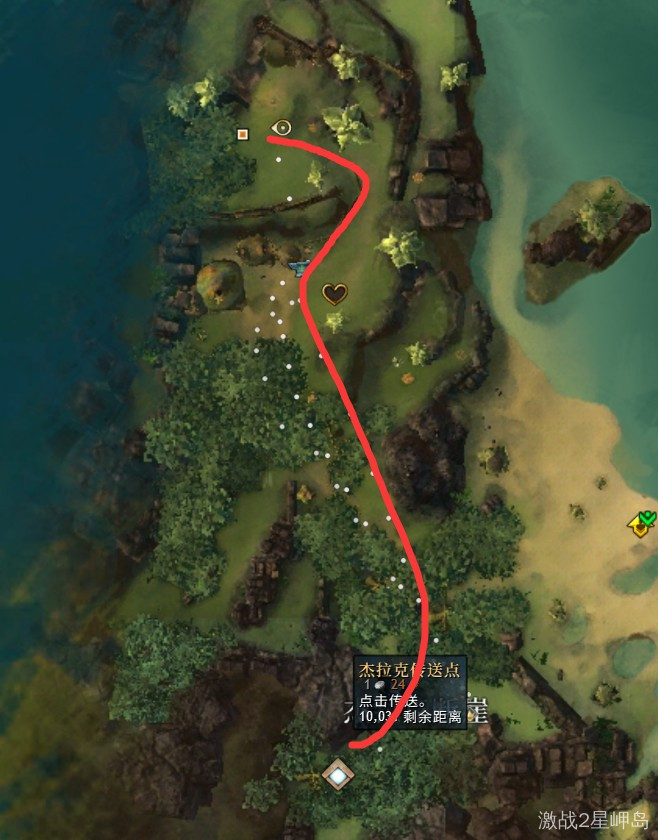This screenshot has width=658, height=840.
Task: Select the renown heart map marker
Action: coord(334,293)
